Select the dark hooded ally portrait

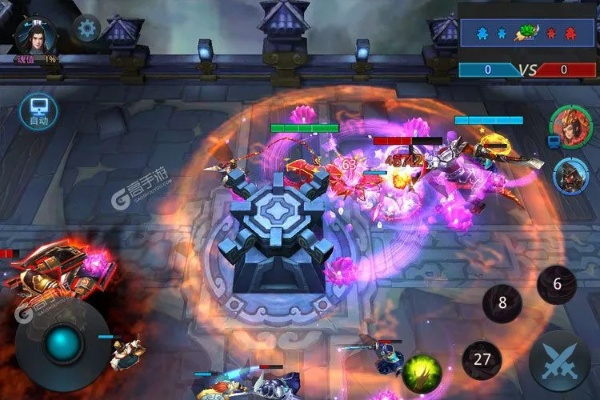(570, 174)
